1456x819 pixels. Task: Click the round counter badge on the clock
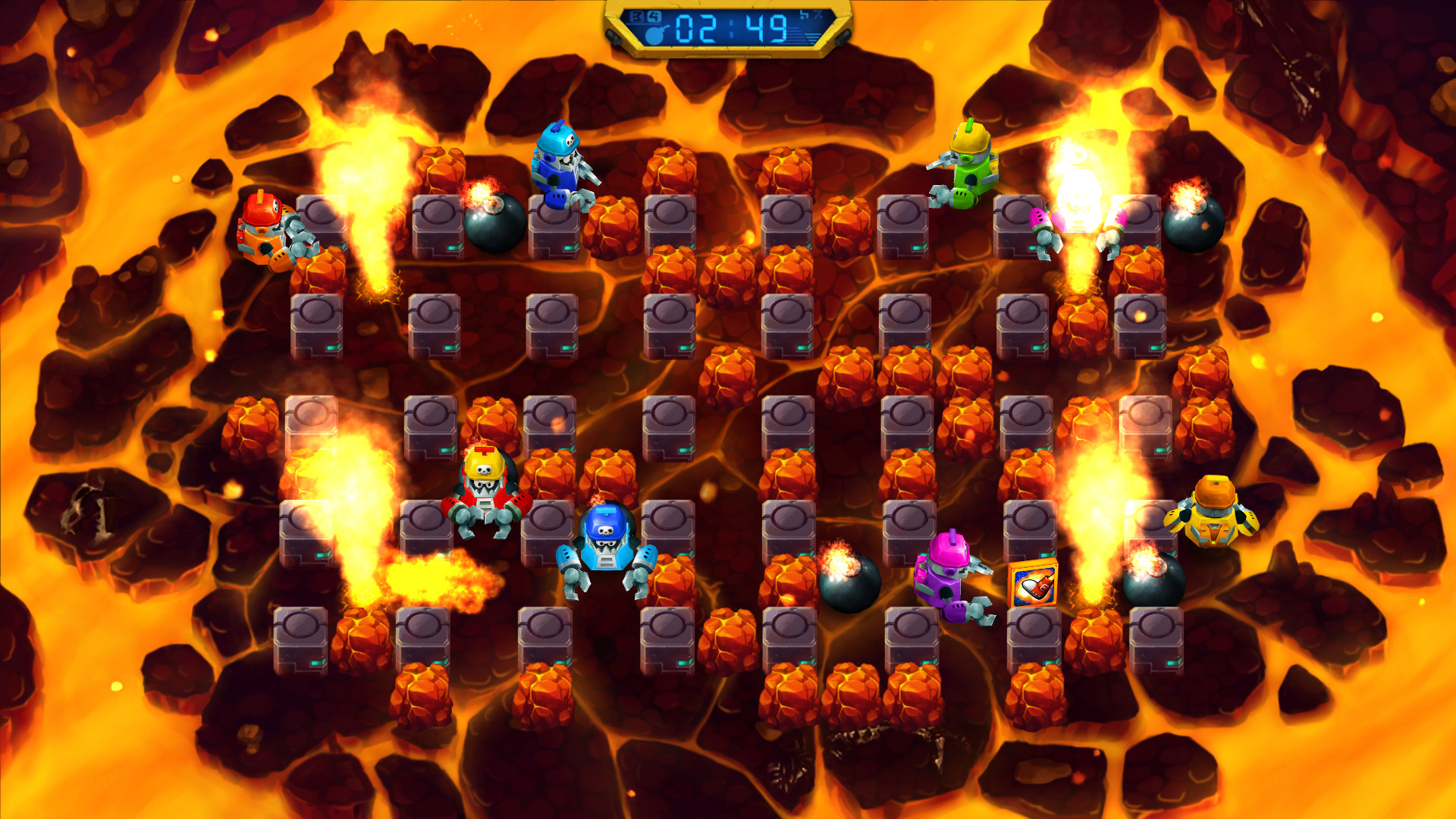637,15
